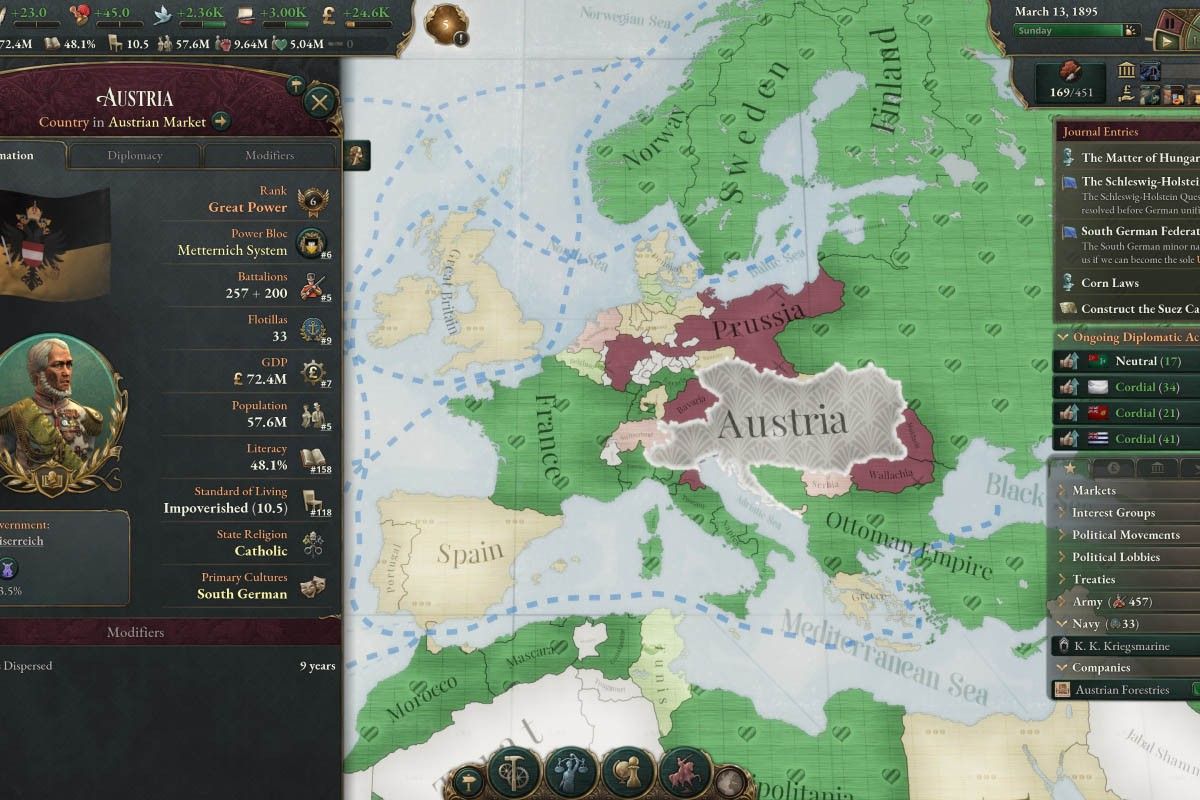Open the production lens with hammer icon
Screen dimensions: 1200x800
[x=515, y=770]
